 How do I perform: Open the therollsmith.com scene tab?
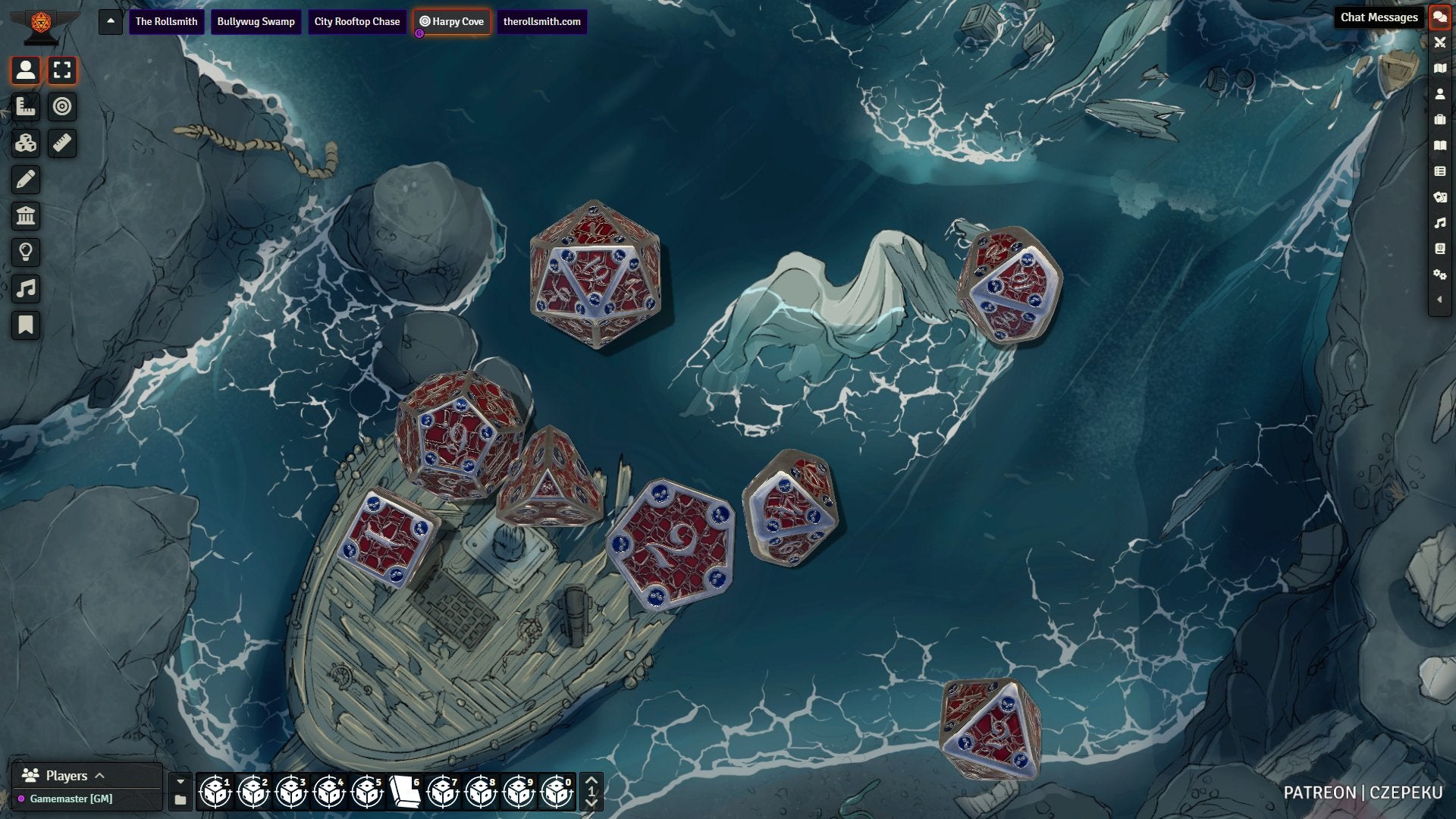click(x=541, y=21)
